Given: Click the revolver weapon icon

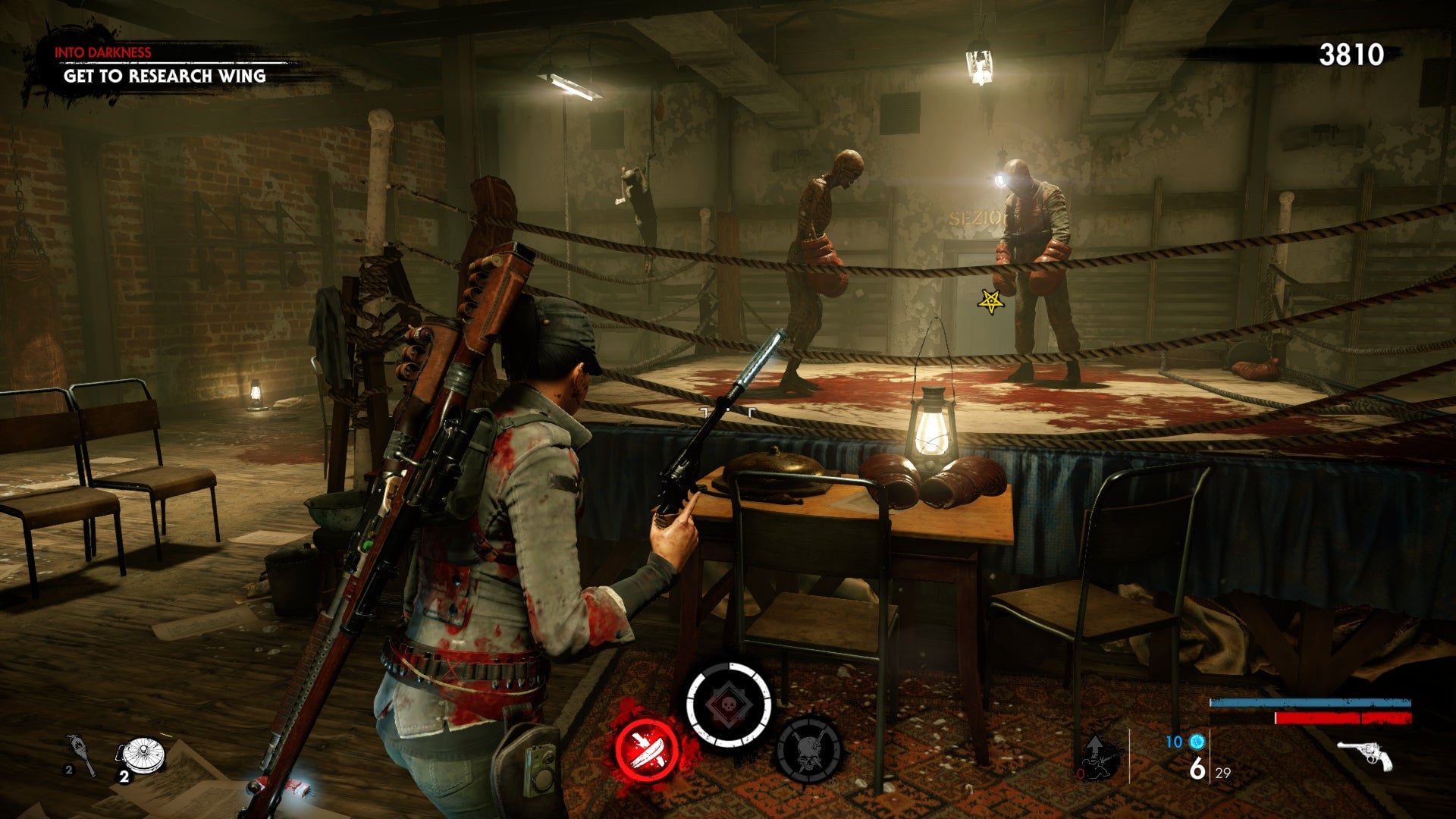Looking at the screenshot, I should pyautogui.click(x=1364, y=755).
